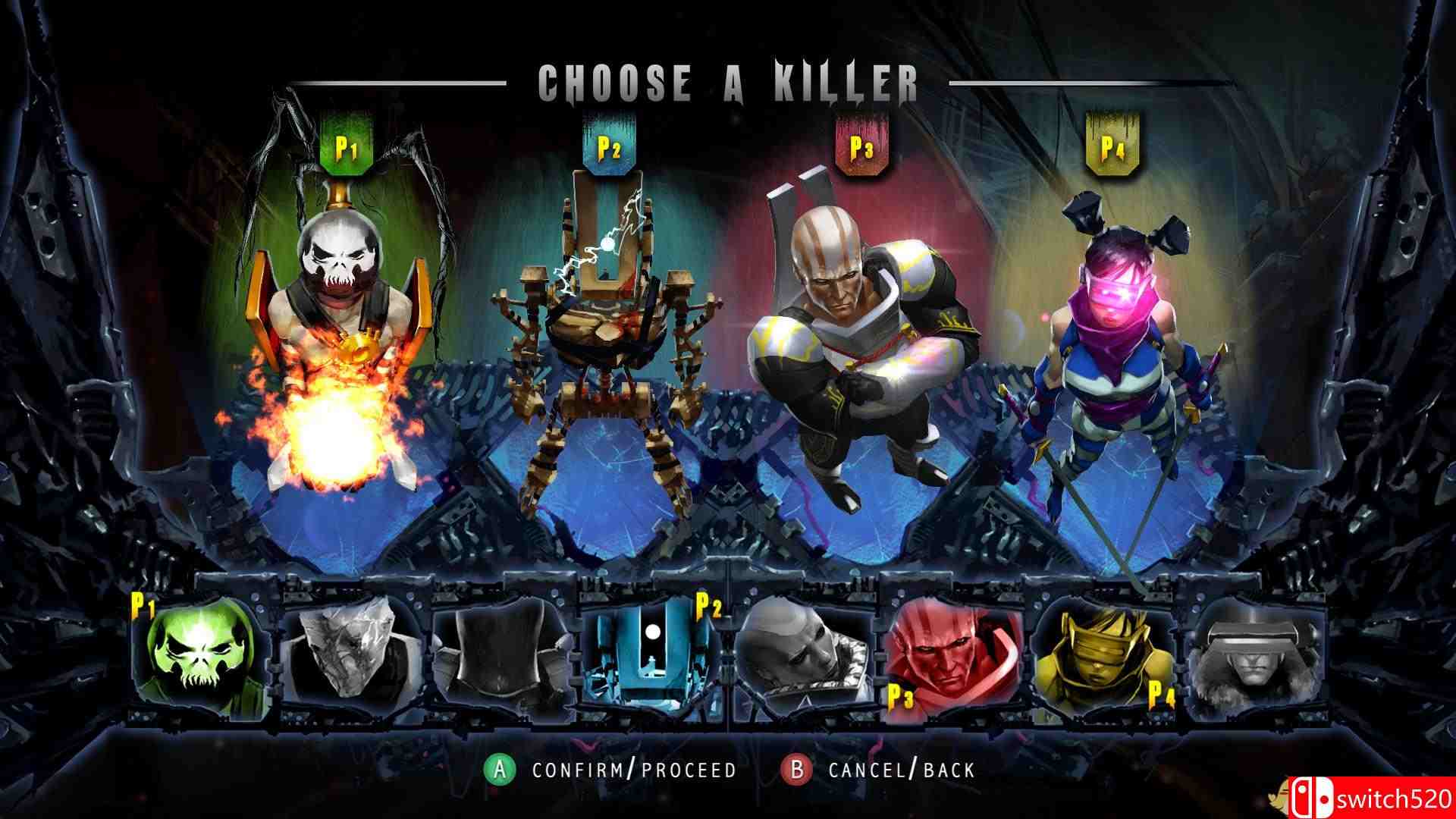Switch to the CHOOSE A KILLER header

(728, 80)
